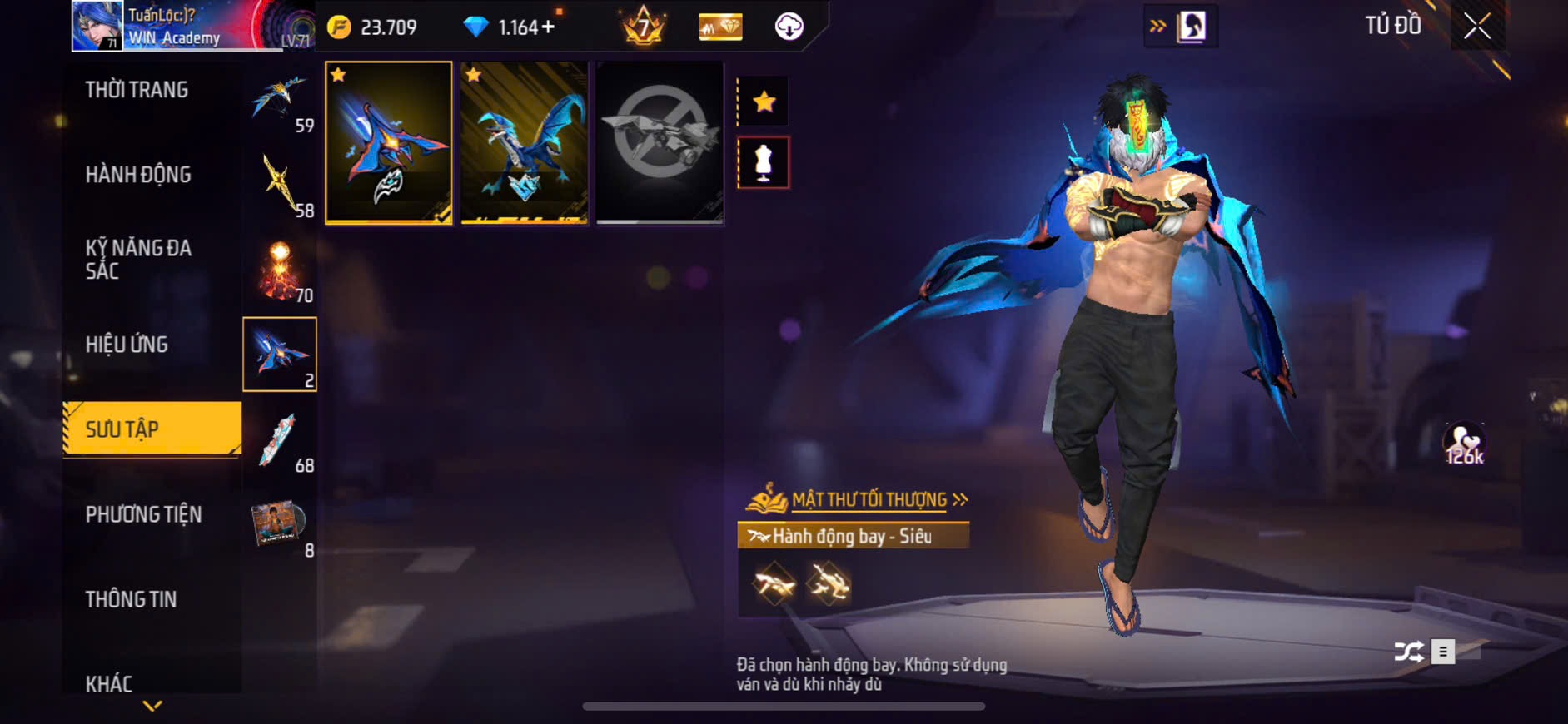Open the Mật Thư Tối Thượng link
This screenshot has height=724, width=1568.
870,500
